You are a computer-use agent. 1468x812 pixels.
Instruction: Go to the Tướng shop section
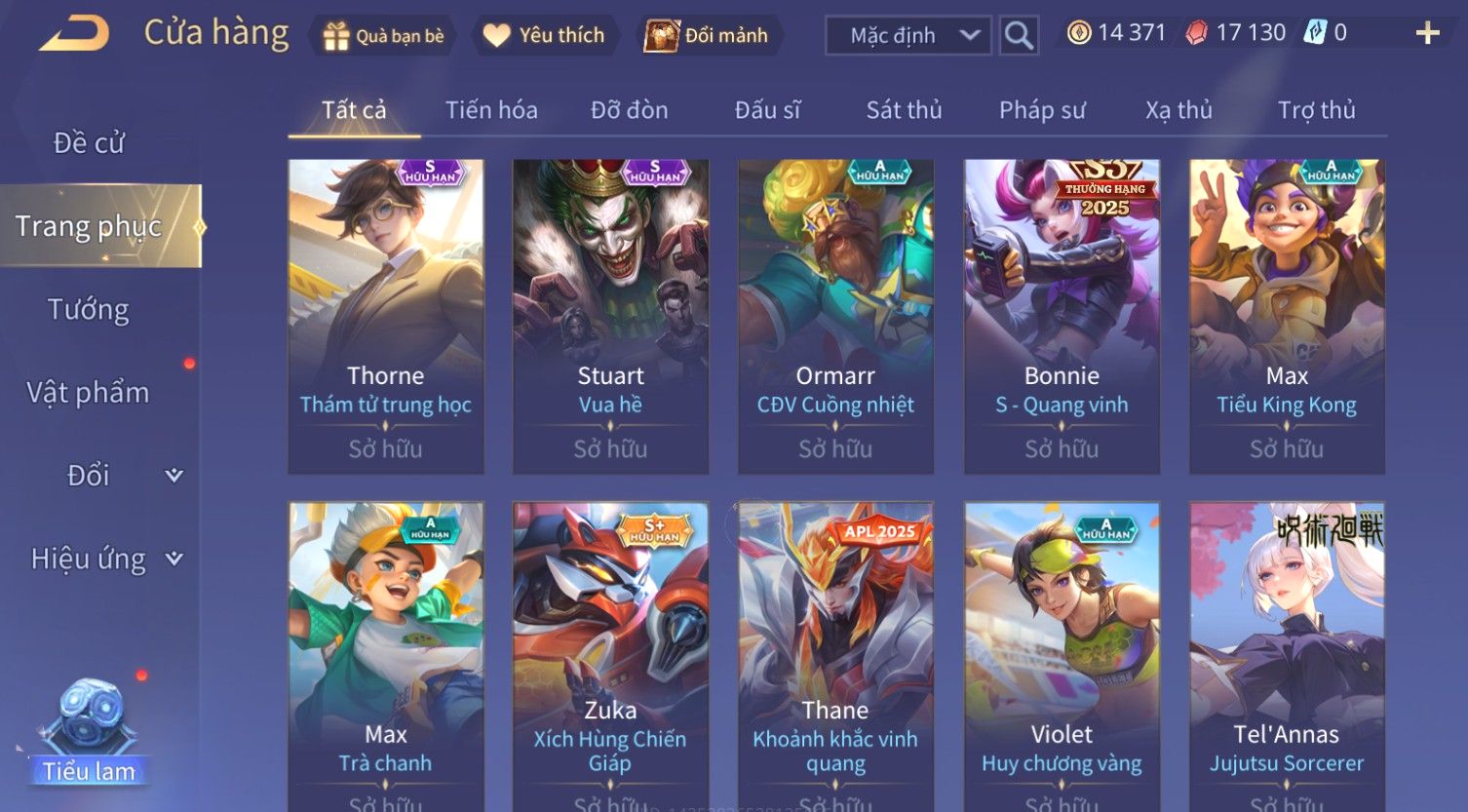(x=89, y=310)
